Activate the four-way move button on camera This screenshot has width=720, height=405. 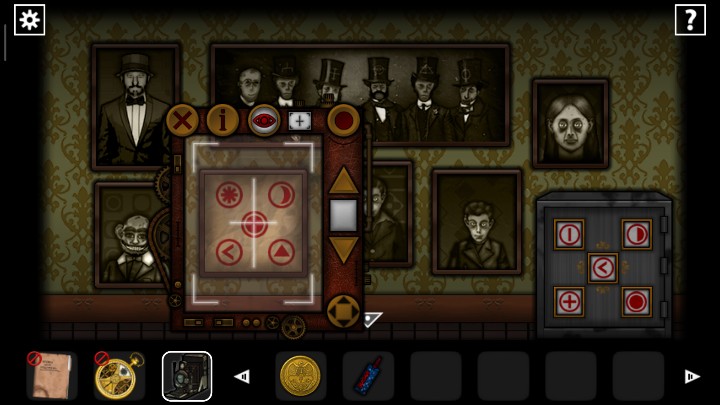pyautogui.click(x=343, y=311)
